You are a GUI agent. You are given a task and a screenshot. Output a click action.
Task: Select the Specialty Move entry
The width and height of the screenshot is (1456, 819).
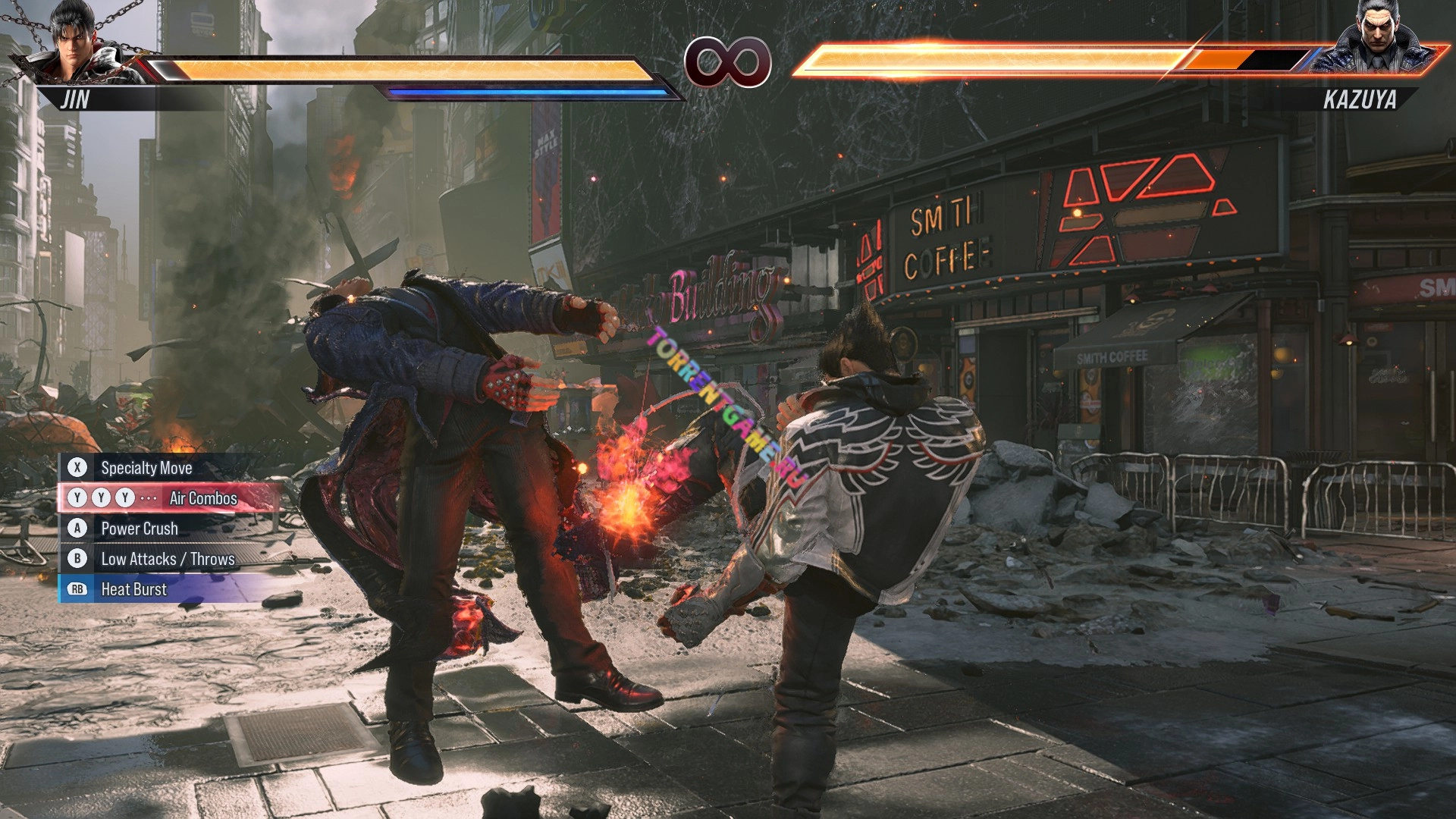click(x=146, y=468)
